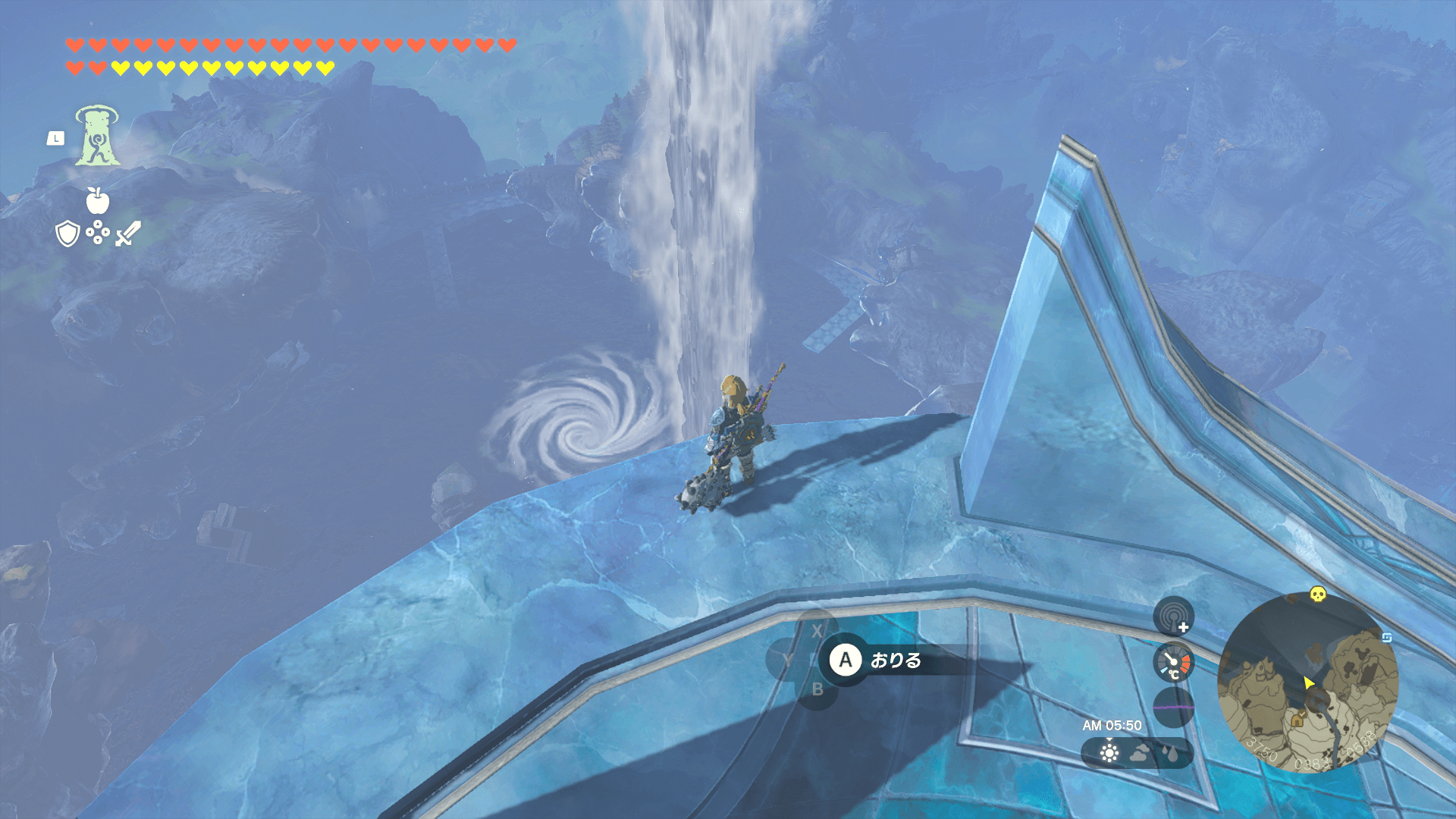Screen dimensions: 1456x819
Task: Open the weather forecast panel
Action: point(1137,753)
